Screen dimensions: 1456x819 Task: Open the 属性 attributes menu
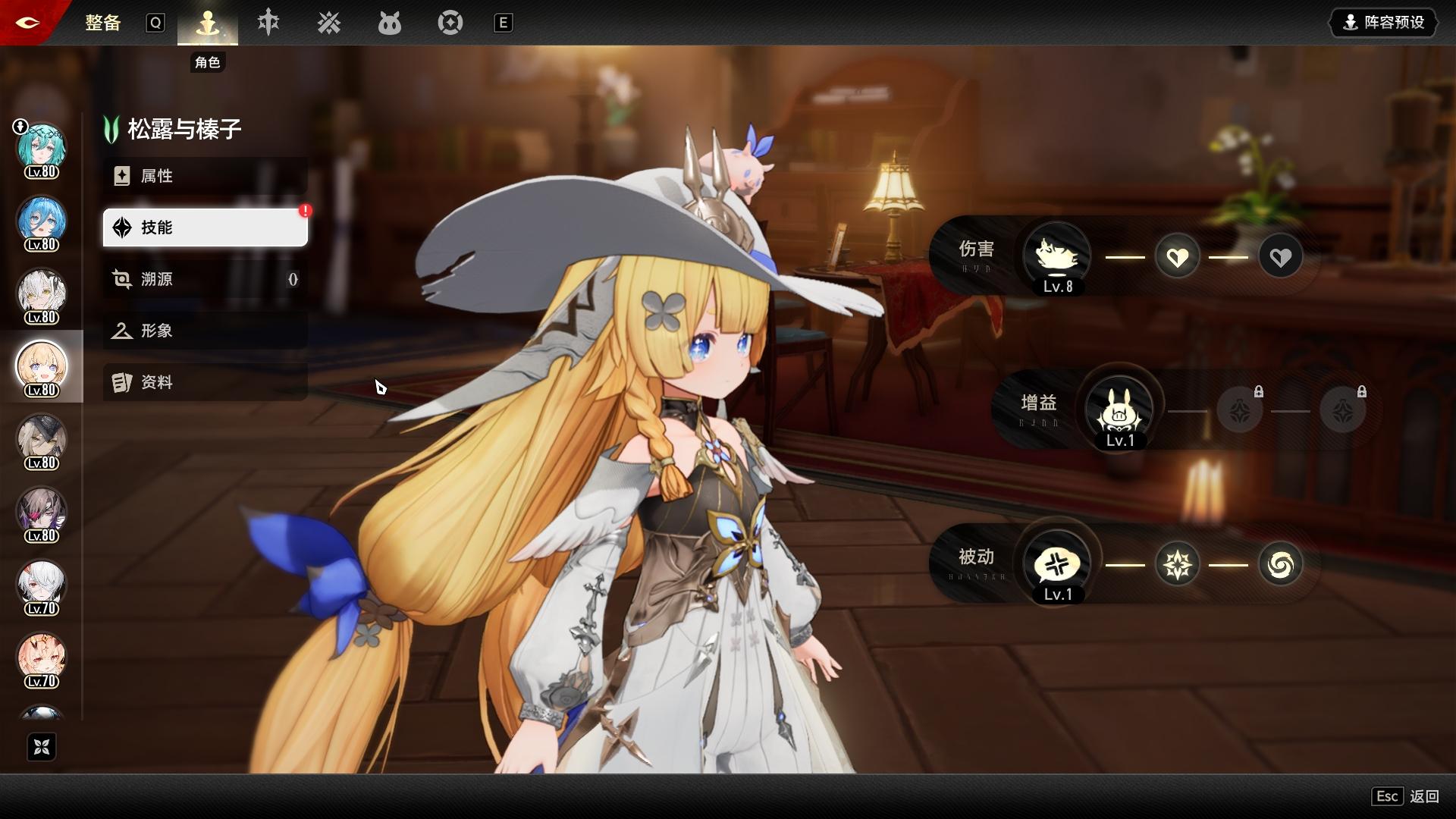[x=205, y=176]
